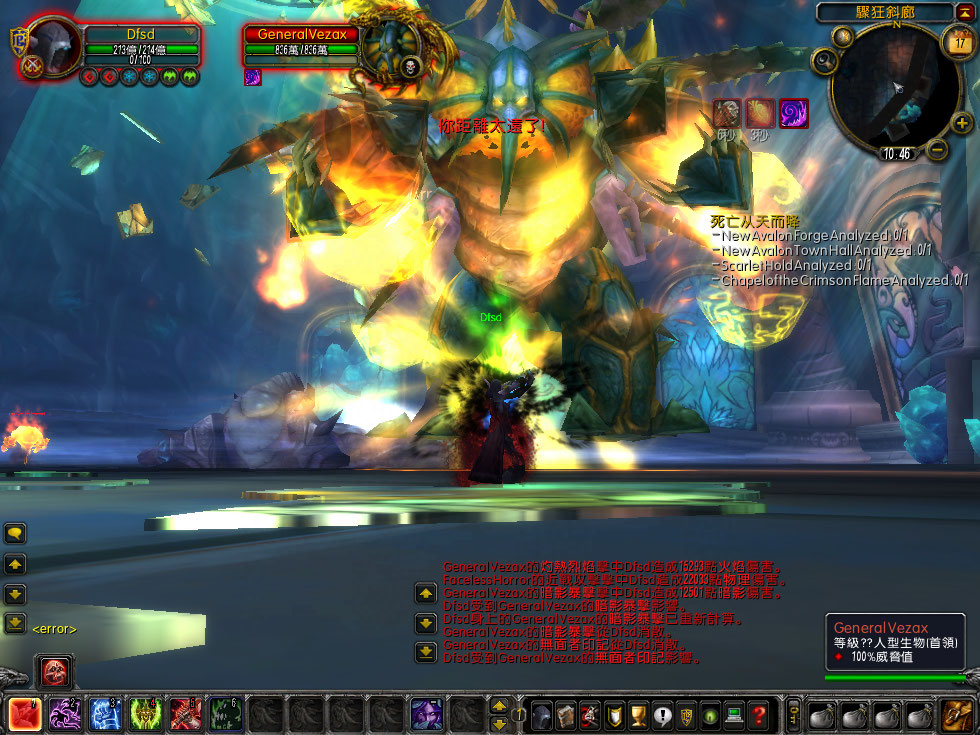Activate the first red action bar ability
This screenshot has width=980, height=735.
click(24, 714)
